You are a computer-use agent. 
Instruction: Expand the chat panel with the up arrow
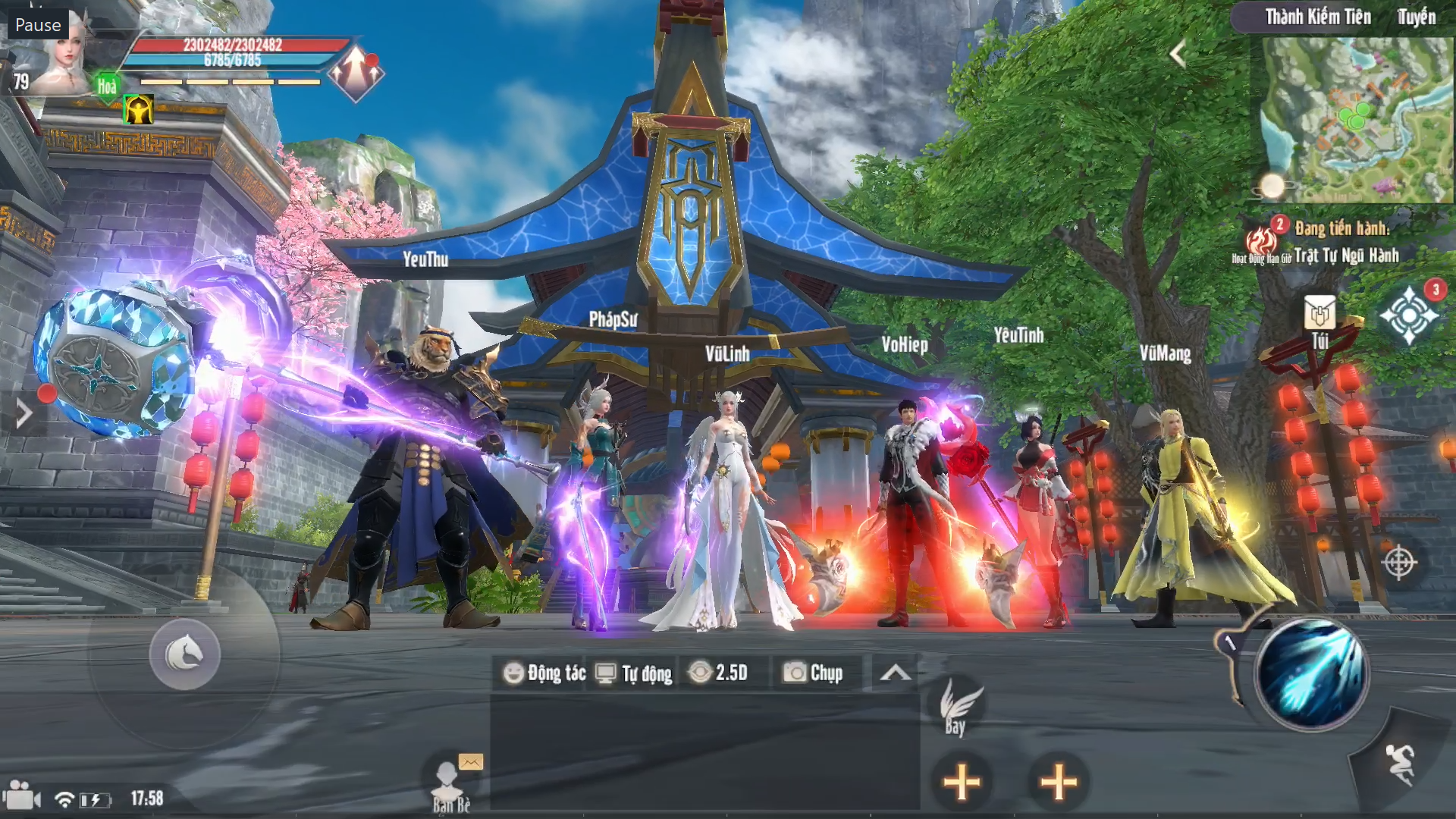pyautogui.click(x=895, y=673)
